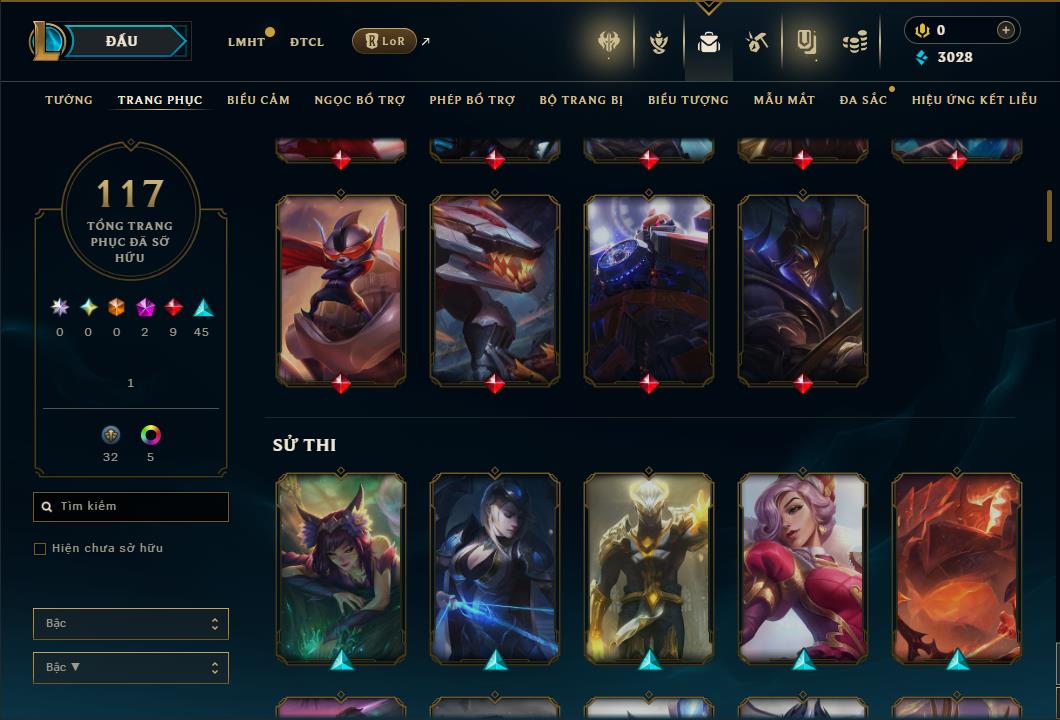Image resolution: width=1060 pixels, height=720 pixels.
Task: Open the collection backpack icon
Action: tap(709, 42)
